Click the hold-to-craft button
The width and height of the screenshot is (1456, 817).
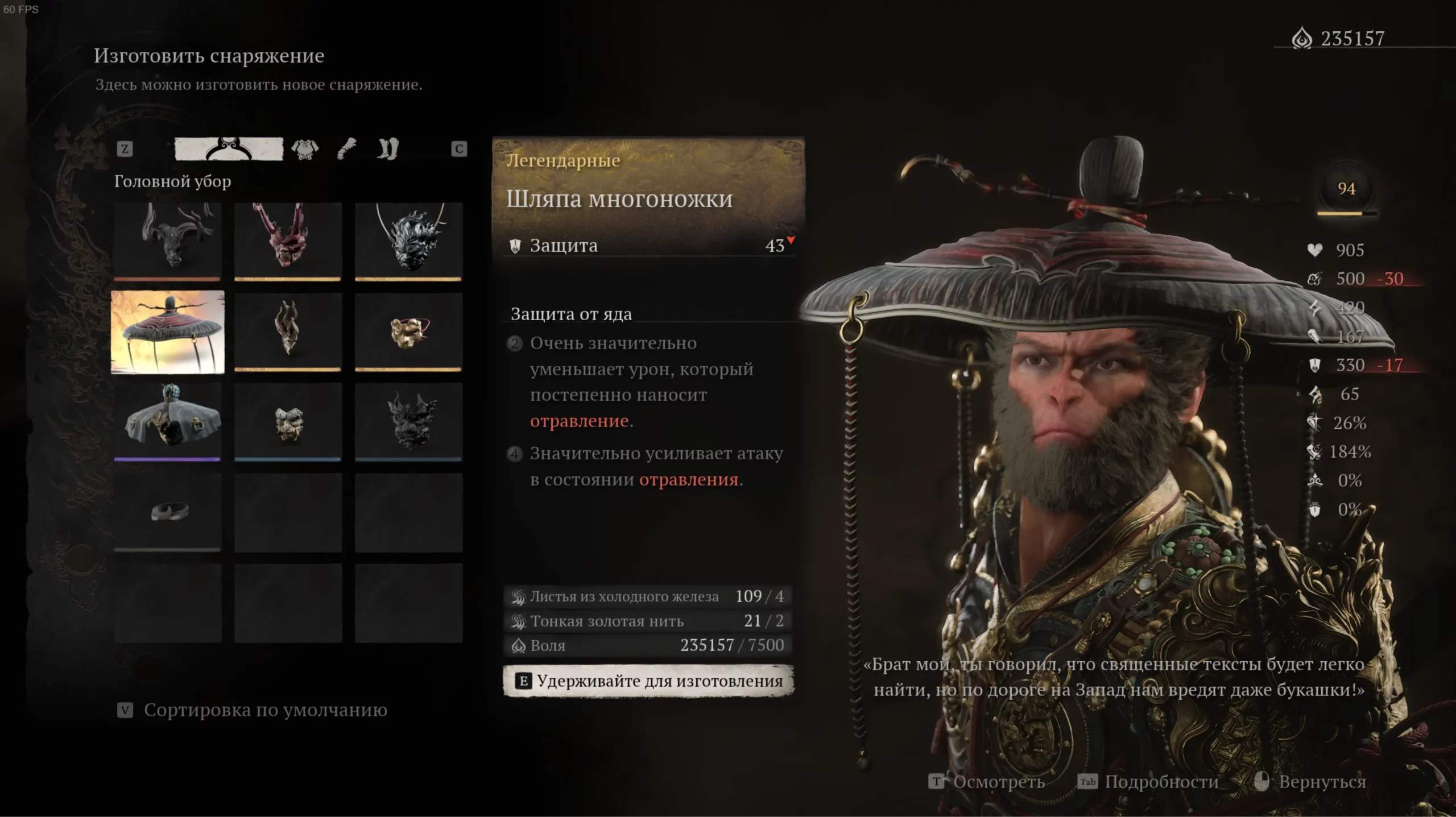(x=648, y=681)
